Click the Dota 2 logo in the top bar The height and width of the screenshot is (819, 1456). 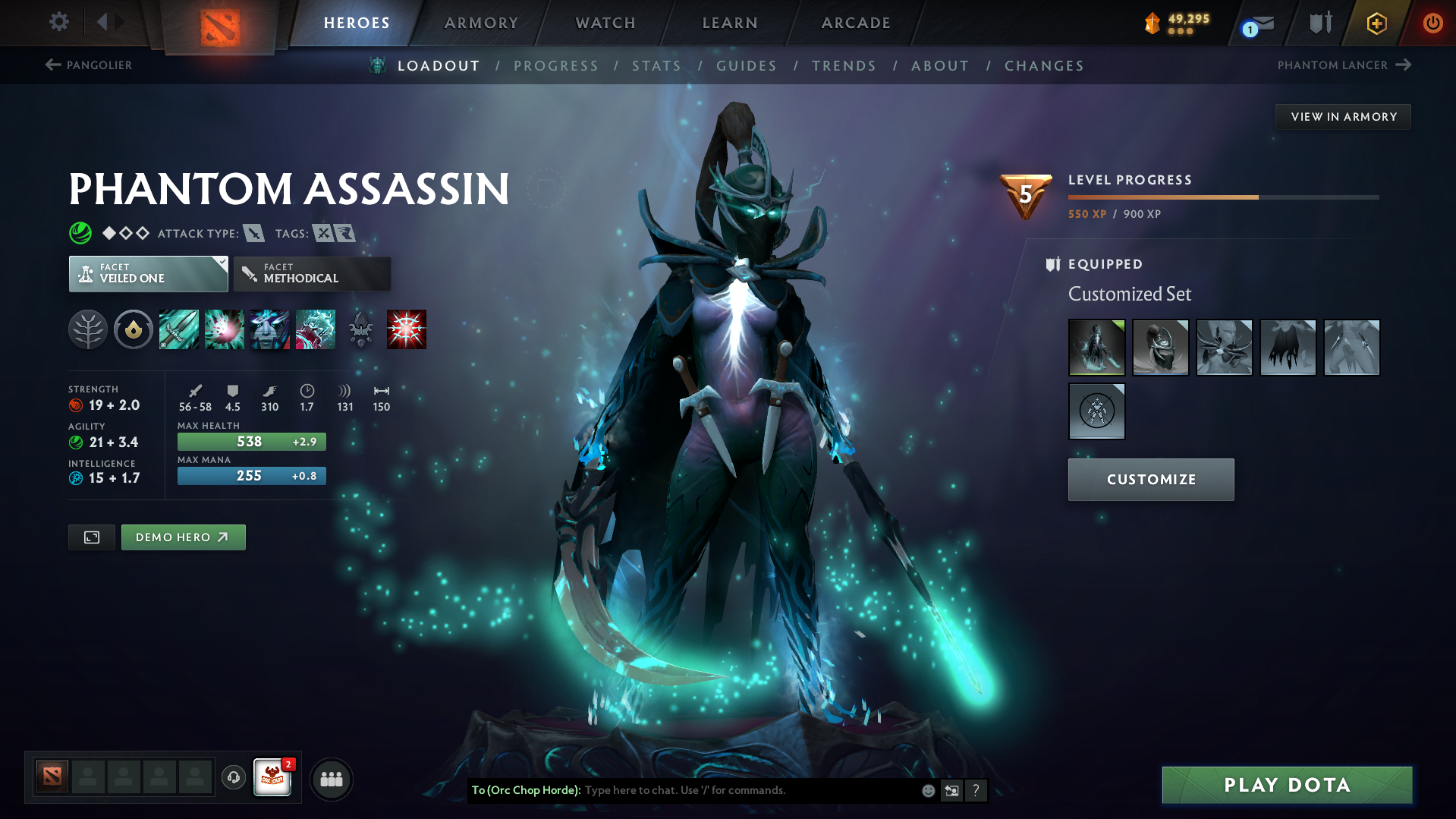[x=219, y=23]
